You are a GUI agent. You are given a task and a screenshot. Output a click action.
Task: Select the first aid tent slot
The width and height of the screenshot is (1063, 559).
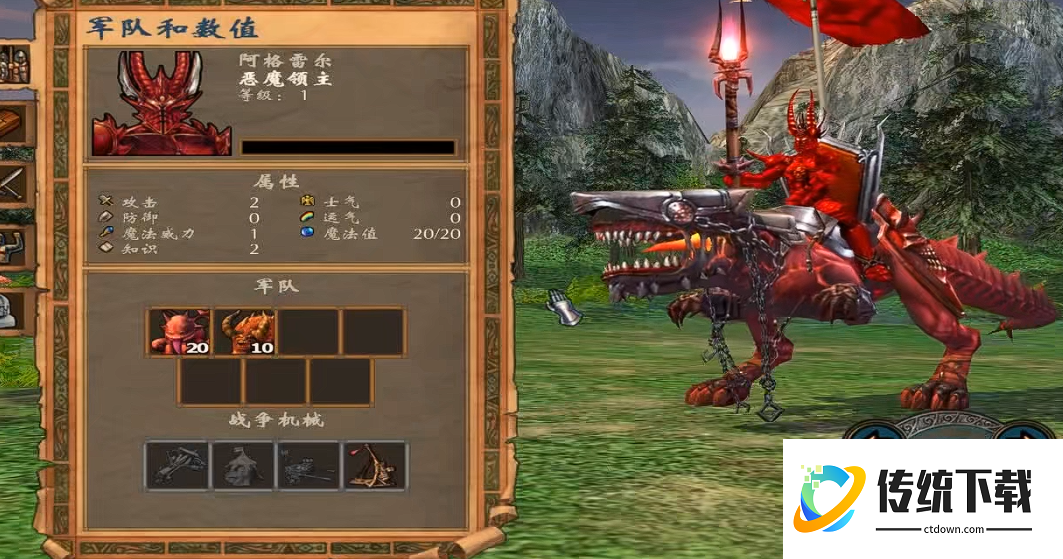(243, 465)
